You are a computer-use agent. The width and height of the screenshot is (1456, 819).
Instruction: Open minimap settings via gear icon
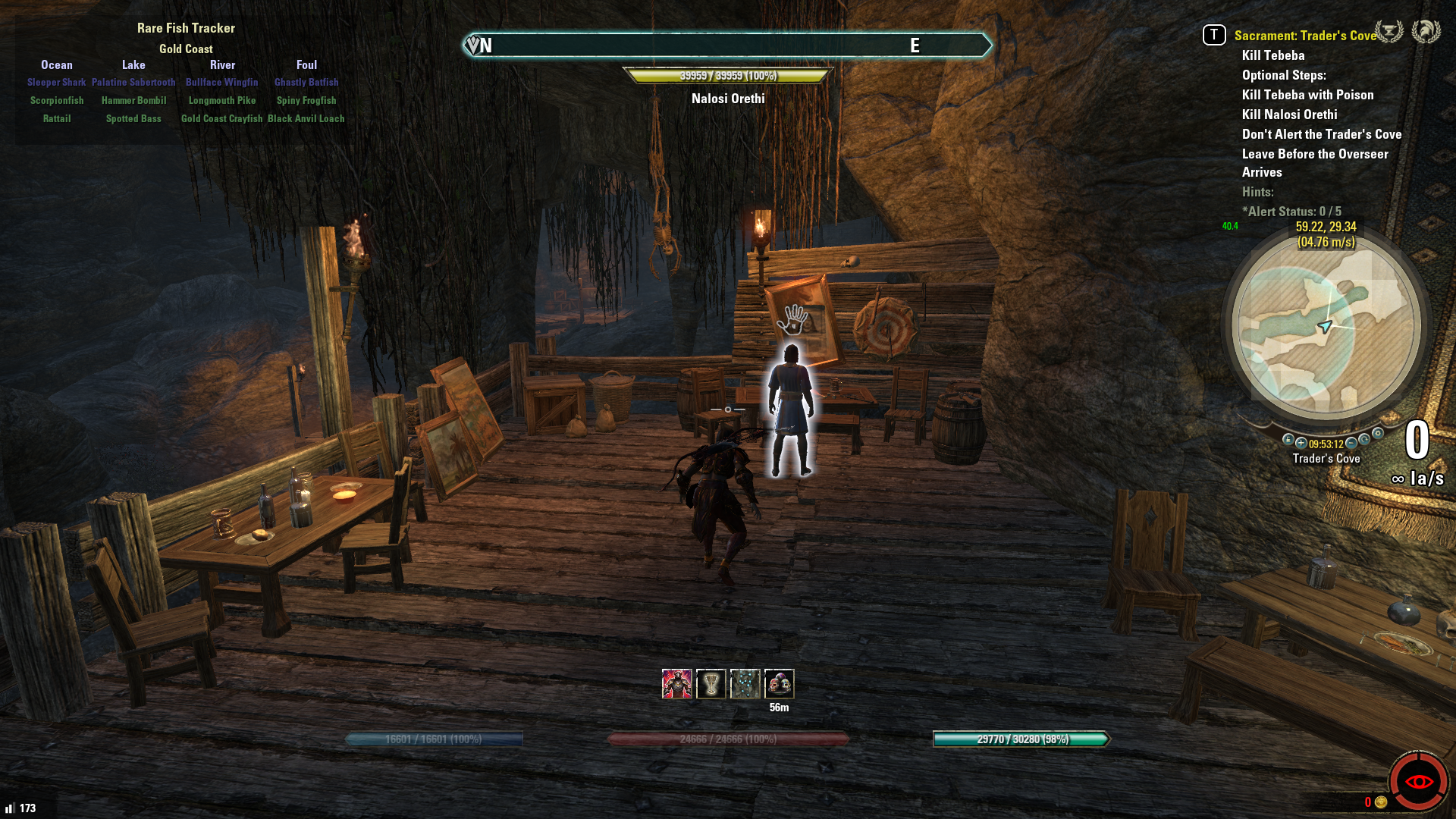point(1378,434)
